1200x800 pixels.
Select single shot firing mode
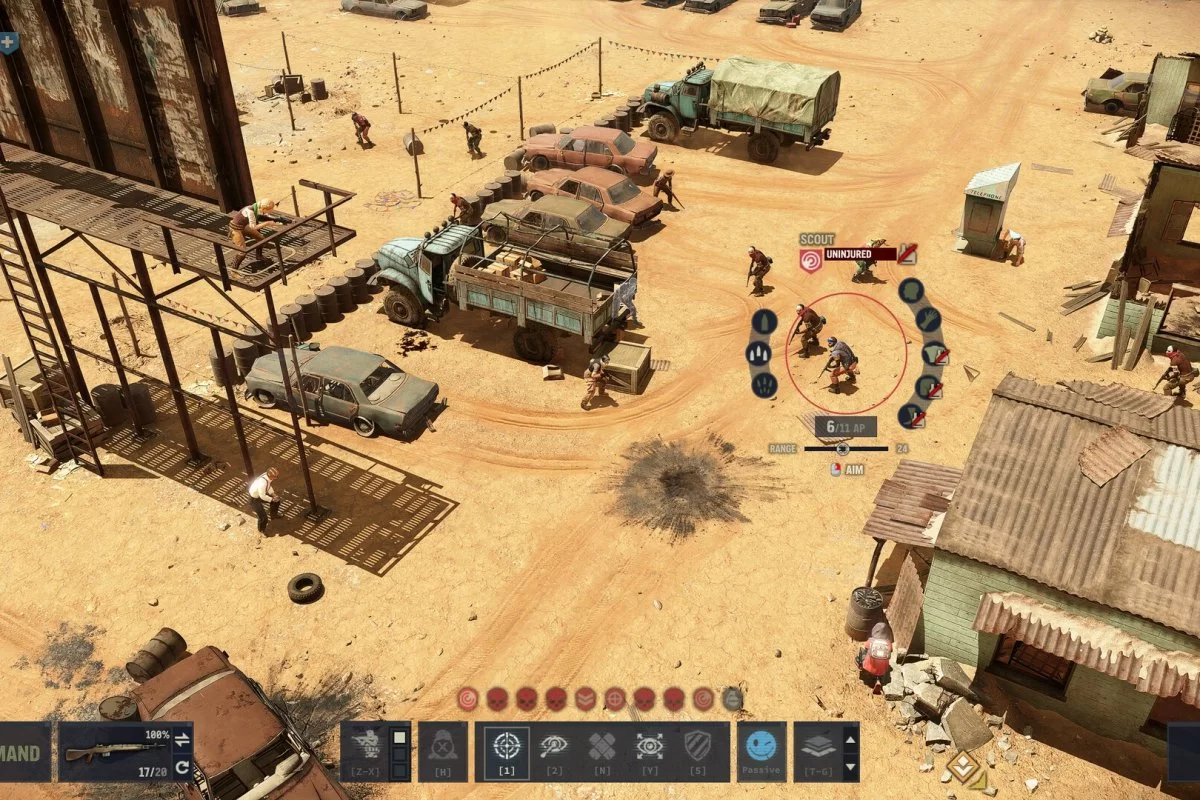click(764, 322)
